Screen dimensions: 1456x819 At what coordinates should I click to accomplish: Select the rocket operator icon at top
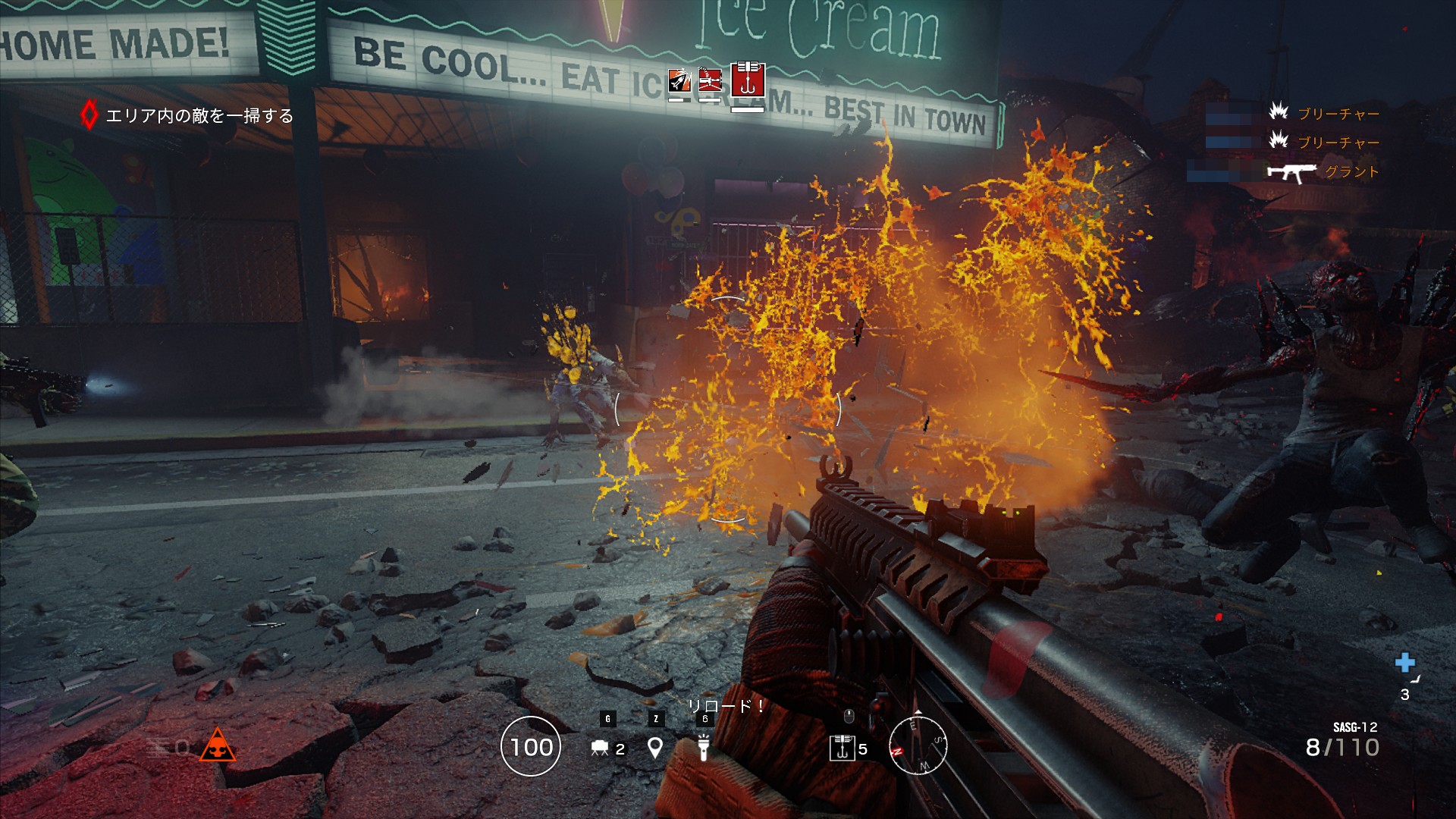tap(679, 80)
